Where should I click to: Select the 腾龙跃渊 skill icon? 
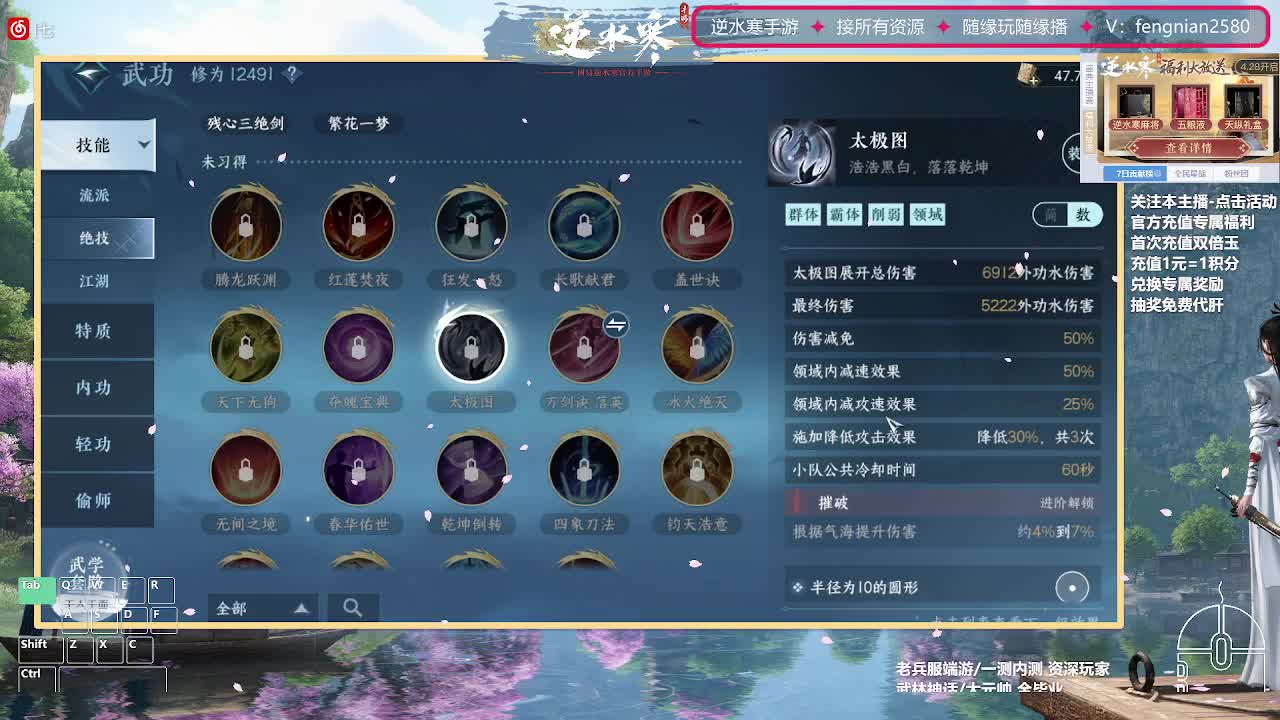pyautogui.click(x=246, y=225)
